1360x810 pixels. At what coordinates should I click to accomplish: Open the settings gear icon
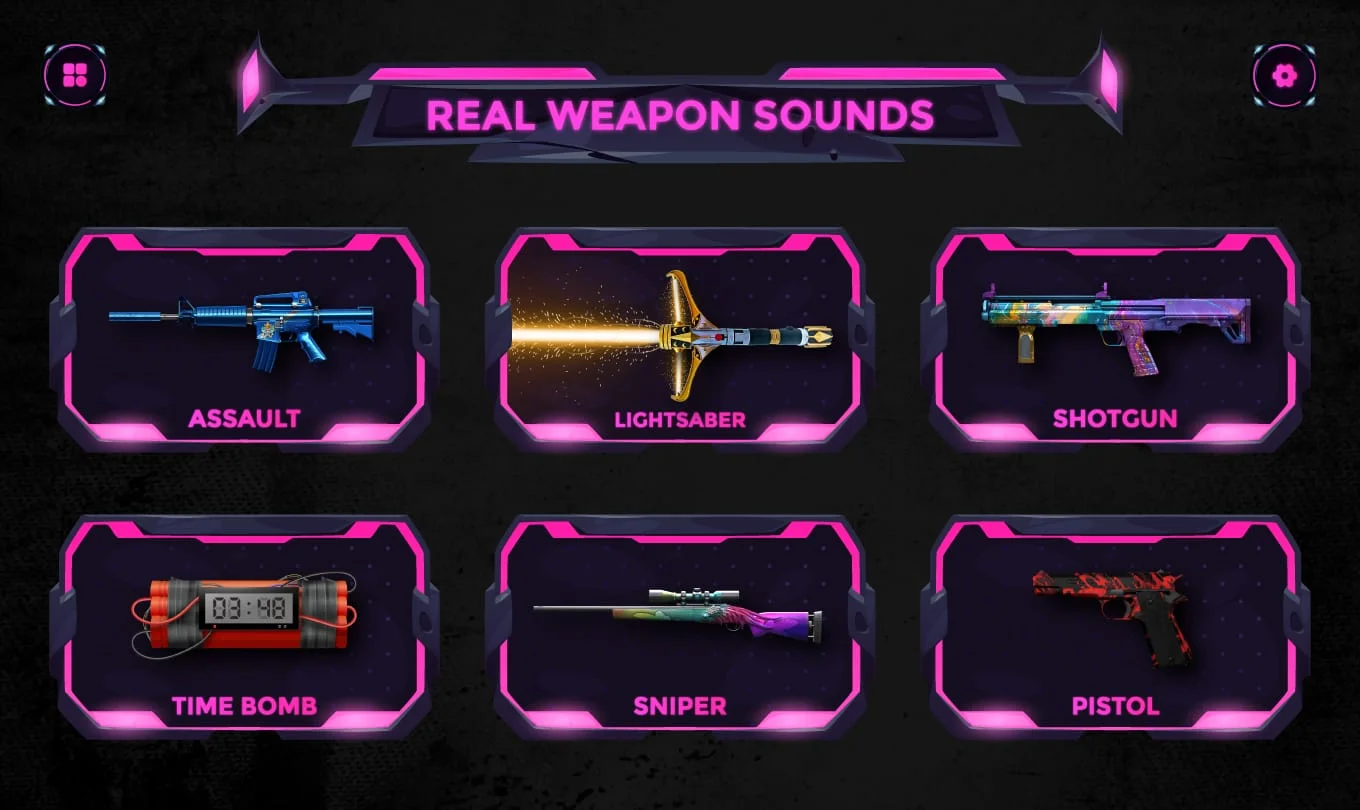1285,72
